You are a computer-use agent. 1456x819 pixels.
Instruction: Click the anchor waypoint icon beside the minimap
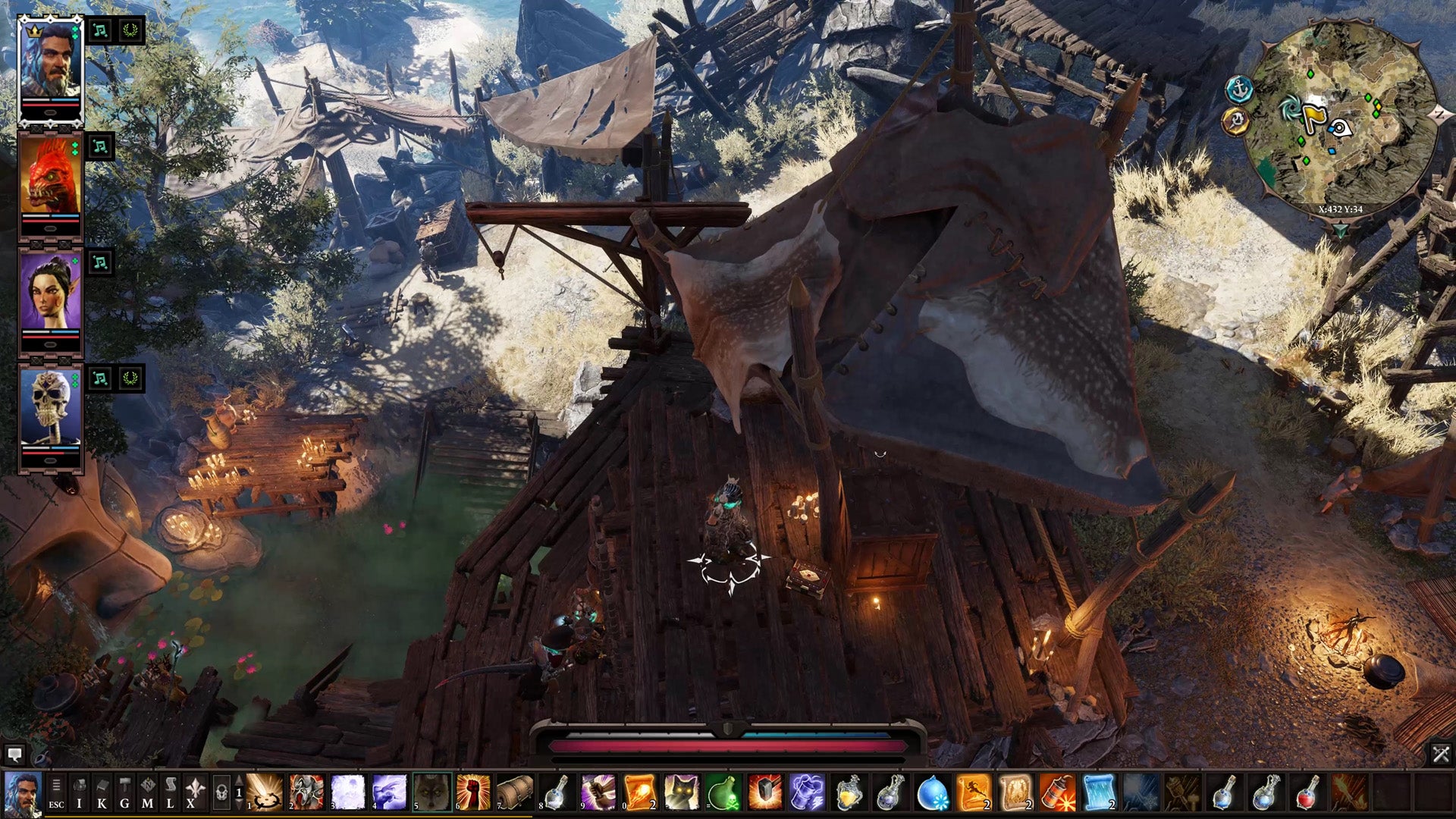point(1240,88)
